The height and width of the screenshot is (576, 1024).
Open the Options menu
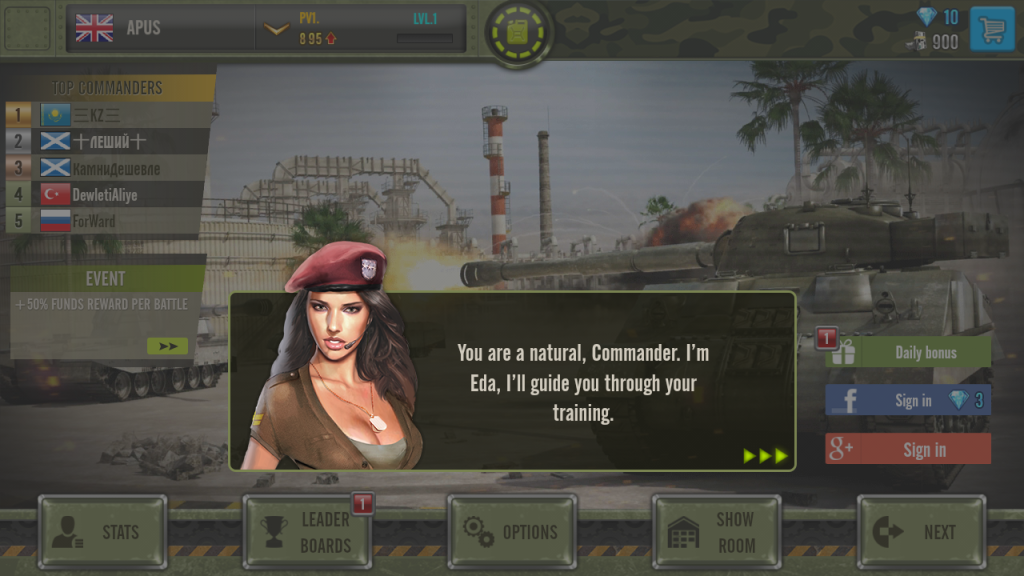click(512, 532)
